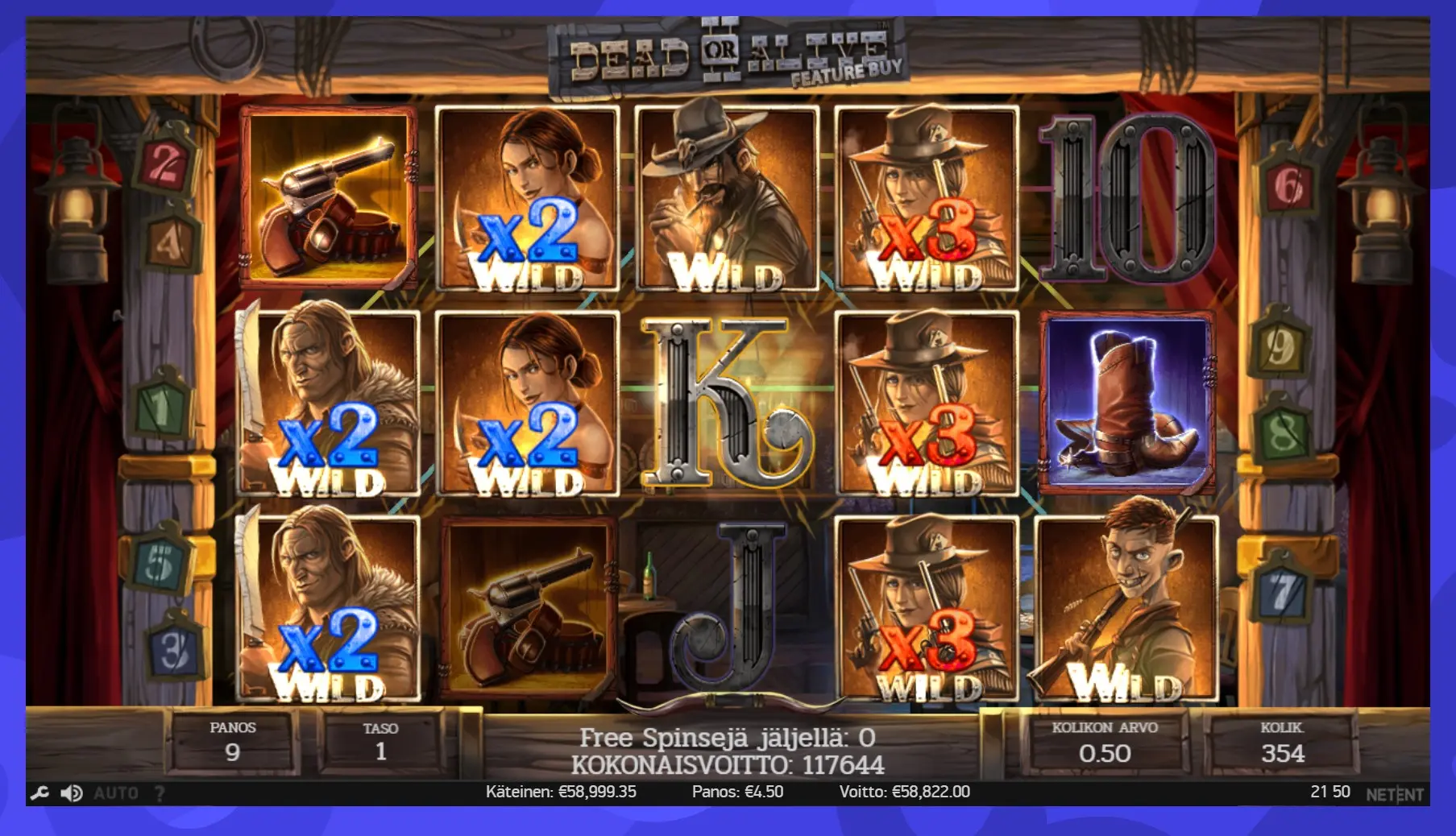Show payline tag number 9

pos(1280,346)
